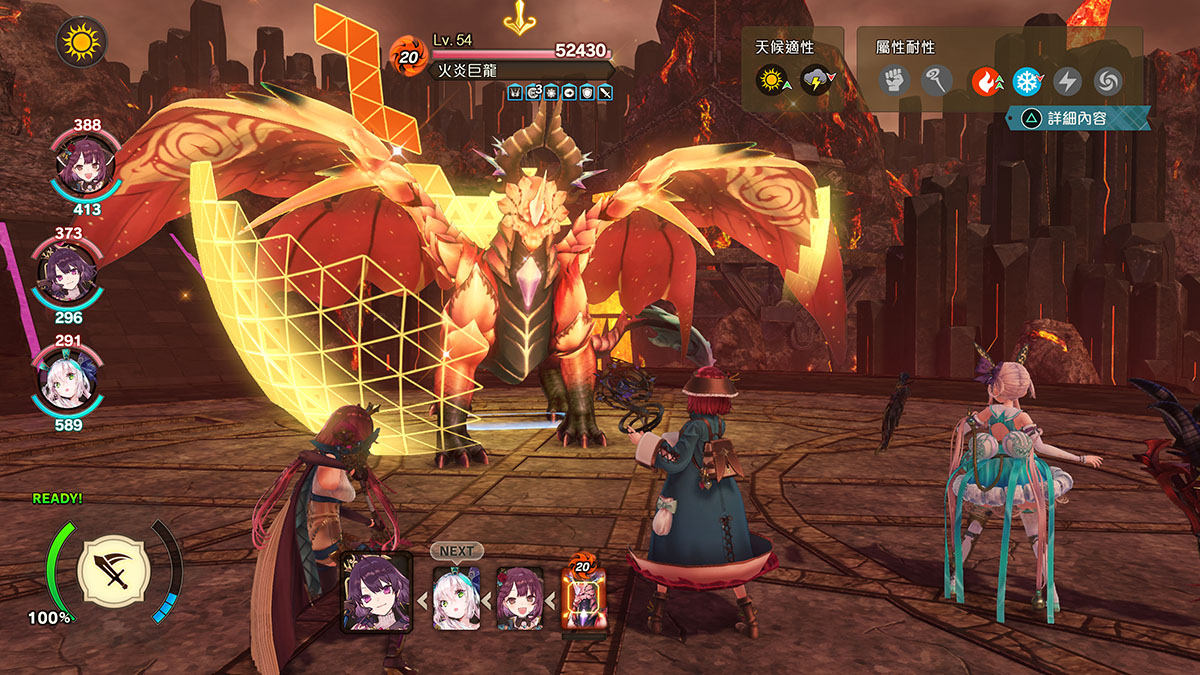Select the wind swirl resistance icon
1200x675 pixels.
[1108, 80]
